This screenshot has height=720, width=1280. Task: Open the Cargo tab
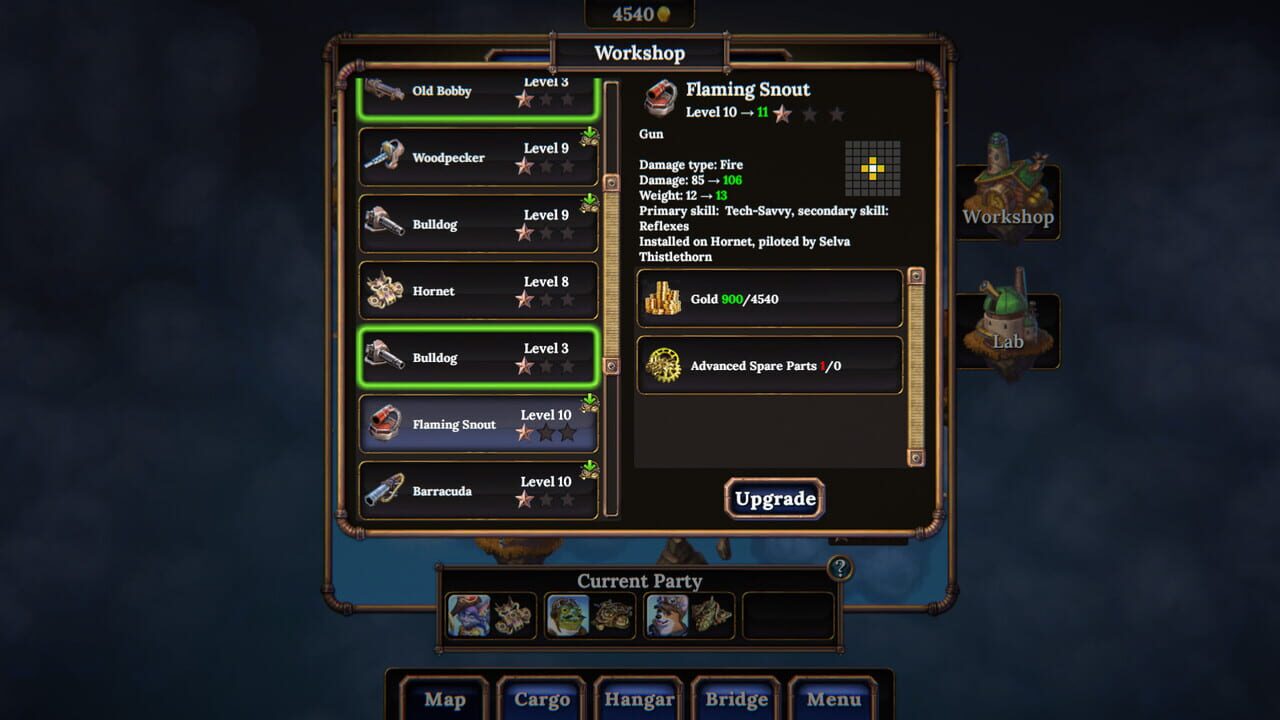(541, 700)
